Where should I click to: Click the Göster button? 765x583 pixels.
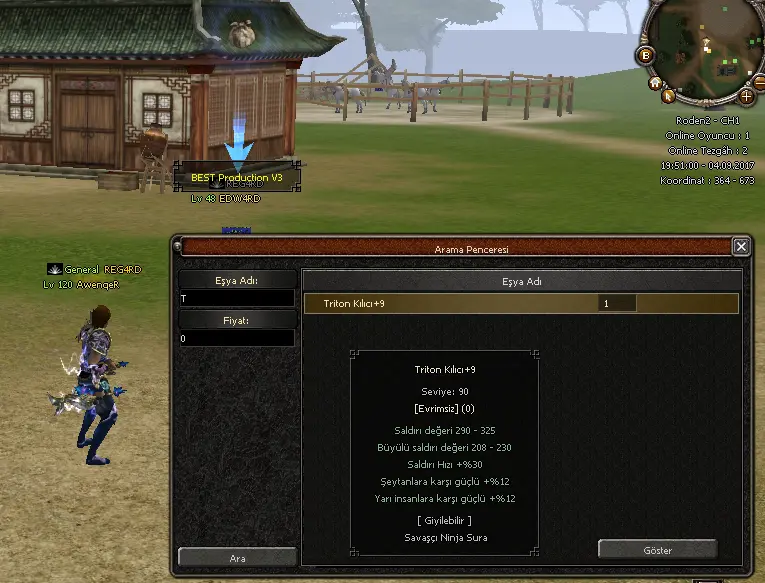tap(657, 549)
